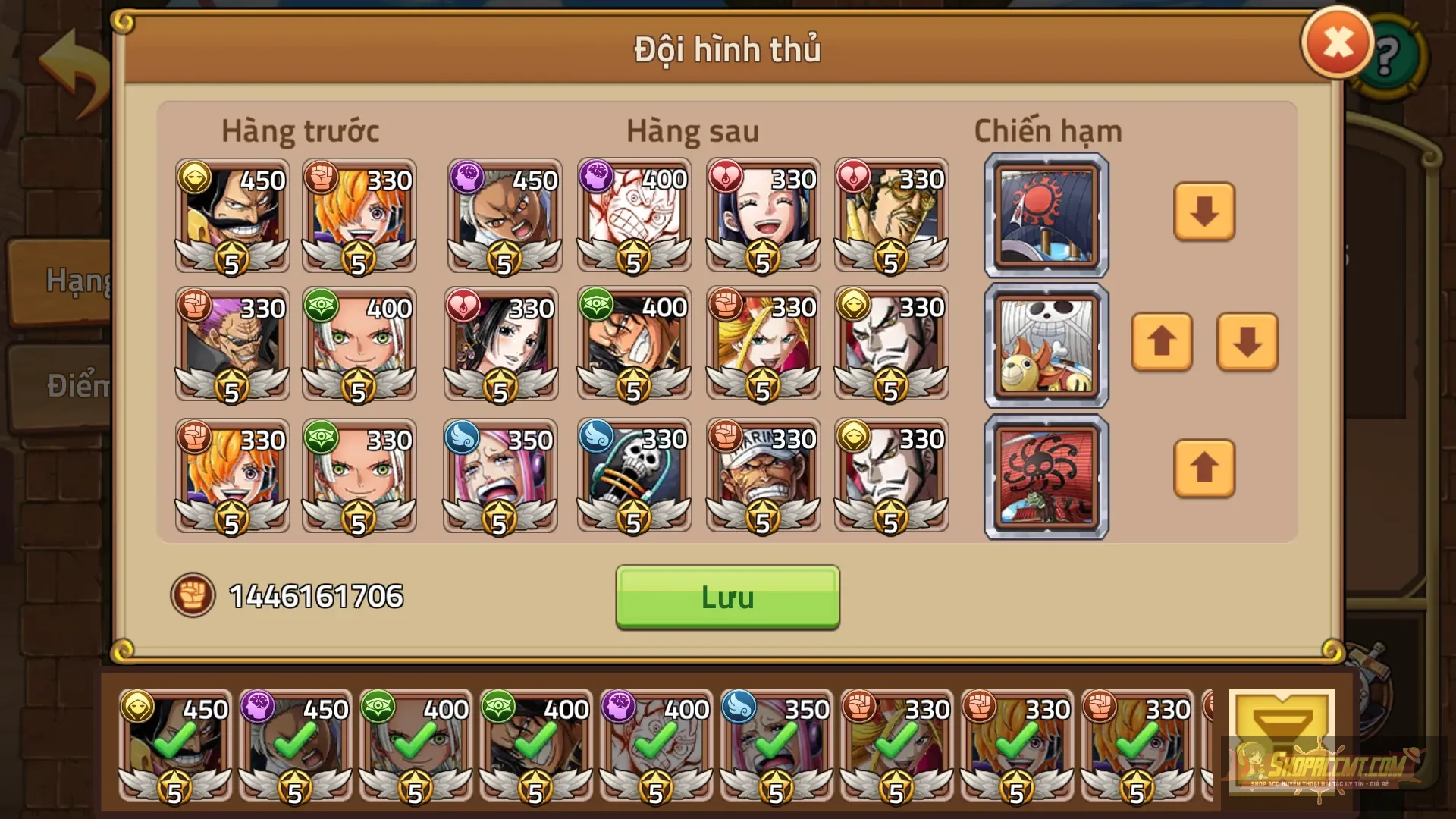Close the Đội hình thủ panel with the X

1336,42
